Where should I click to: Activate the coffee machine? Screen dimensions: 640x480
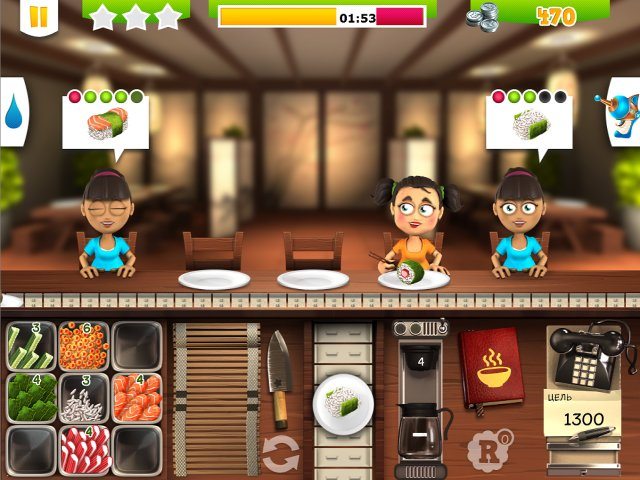(x=420, y=400)
